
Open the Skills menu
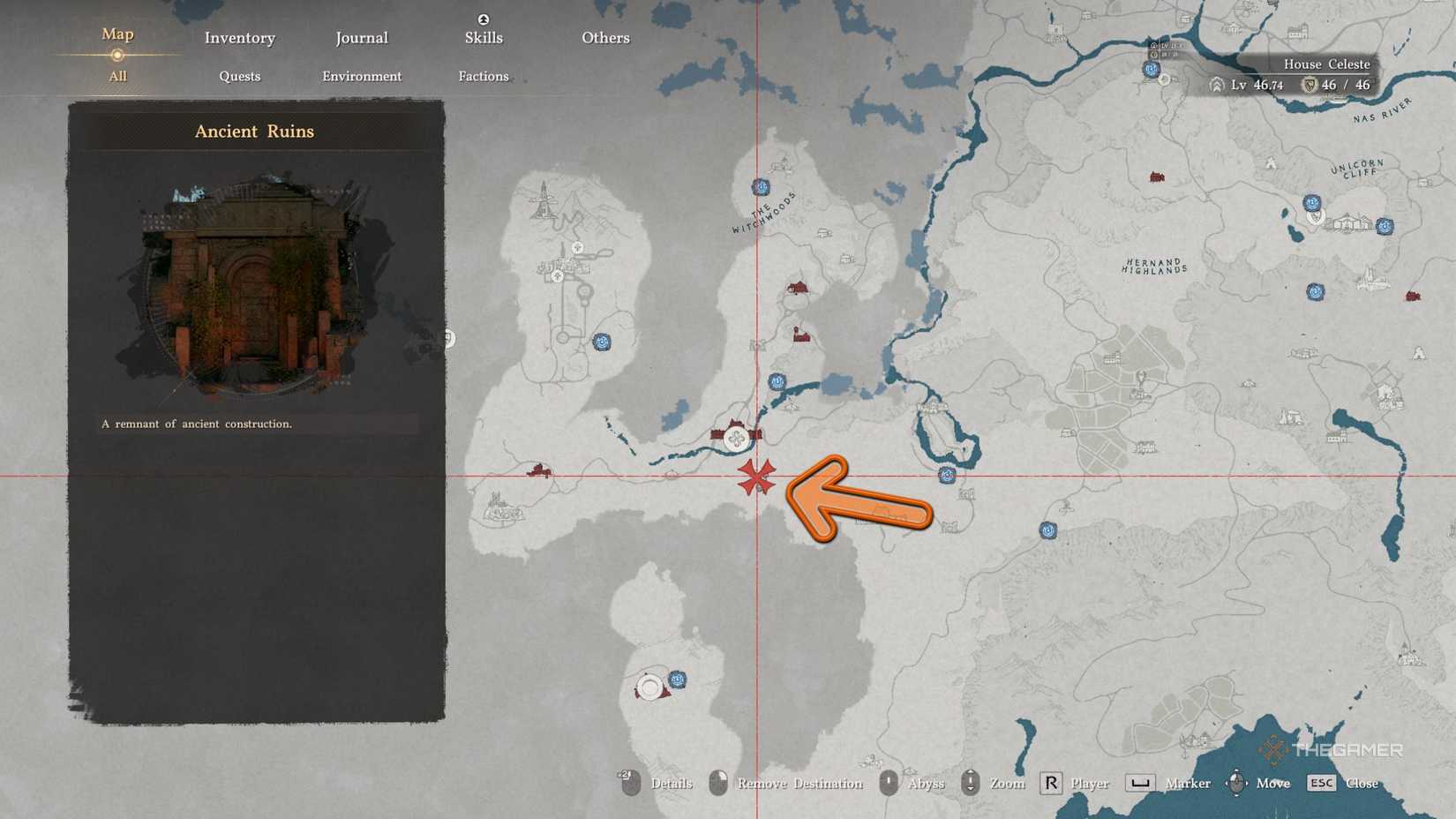[x=483, y=37]
